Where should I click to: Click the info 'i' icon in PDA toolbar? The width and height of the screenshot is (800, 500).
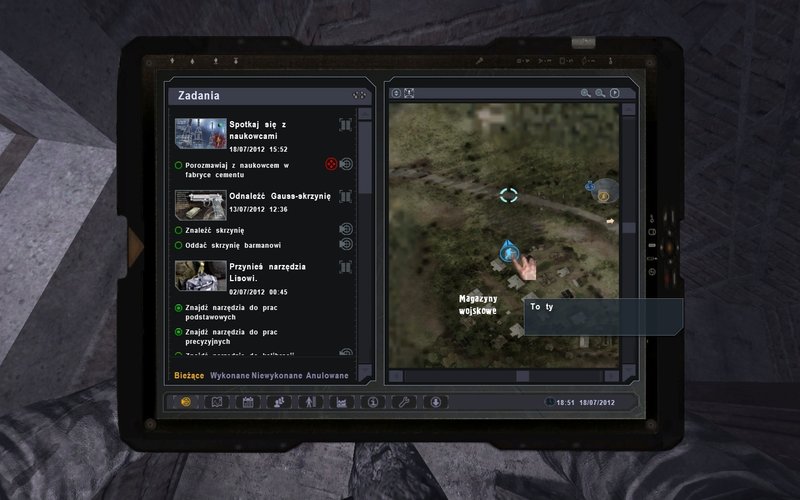tap(372, 402)
